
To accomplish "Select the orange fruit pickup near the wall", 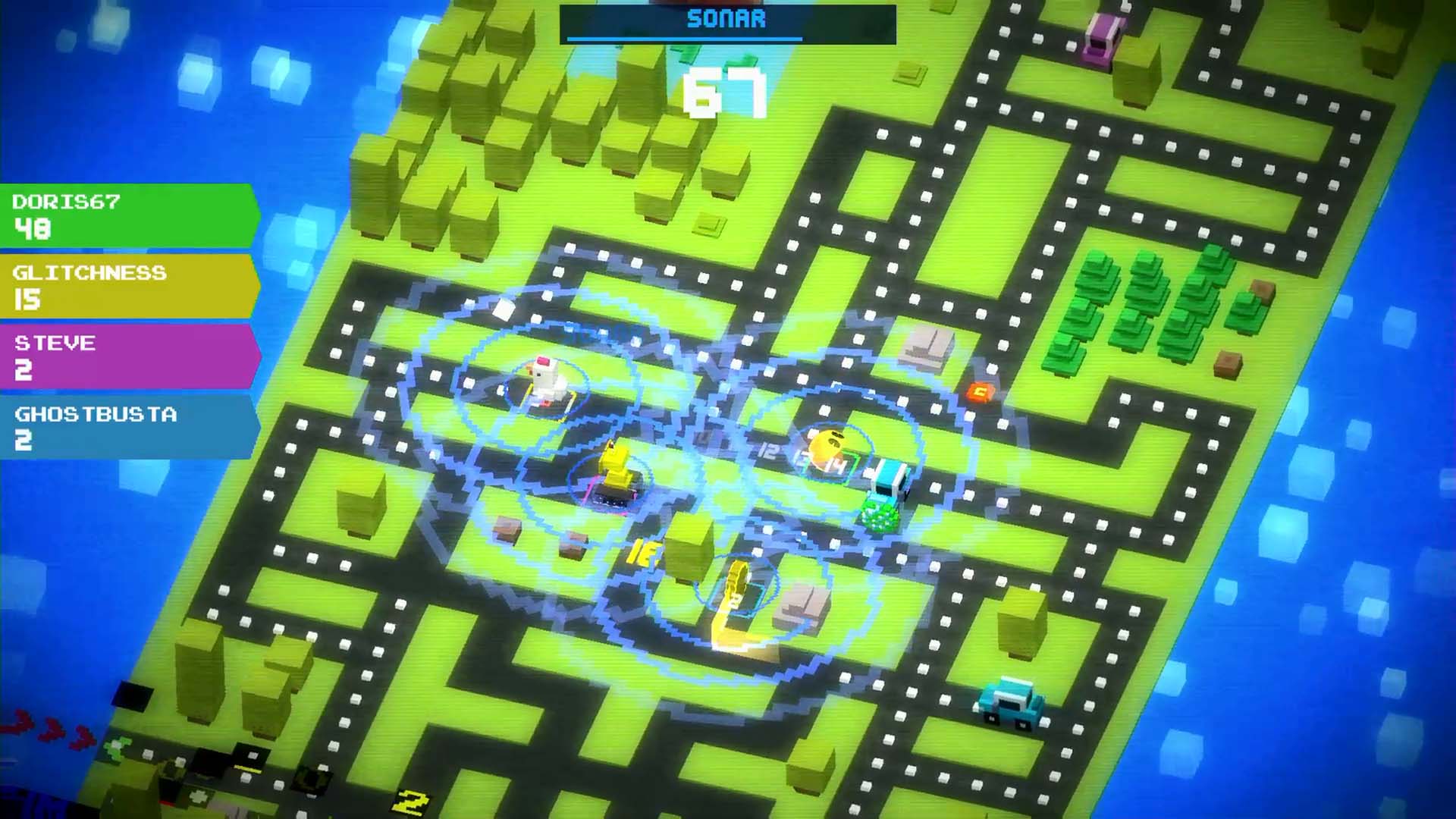I will 978,391.
